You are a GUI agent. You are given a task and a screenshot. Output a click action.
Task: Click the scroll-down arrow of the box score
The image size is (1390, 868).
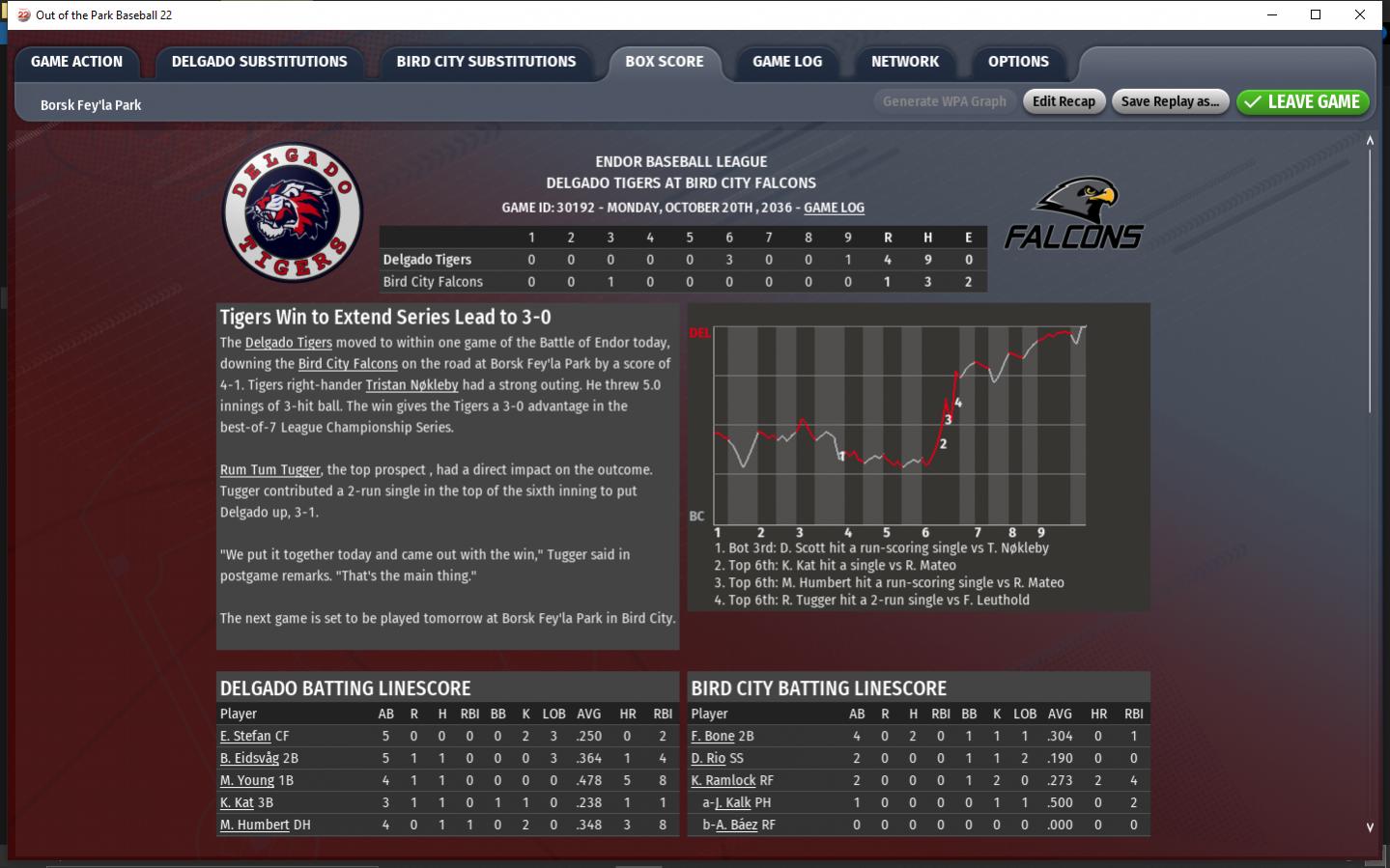[1370, 827]
